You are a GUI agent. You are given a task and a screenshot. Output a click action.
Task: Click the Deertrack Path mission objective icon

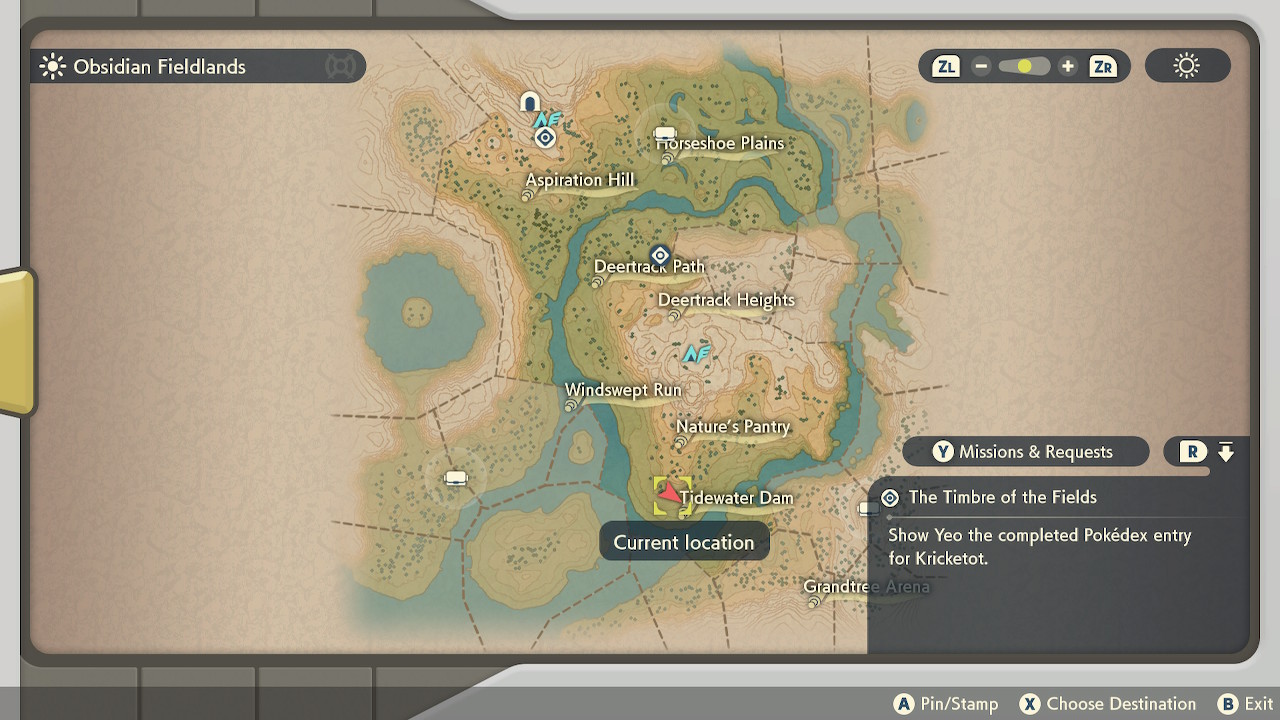(659, 255)
